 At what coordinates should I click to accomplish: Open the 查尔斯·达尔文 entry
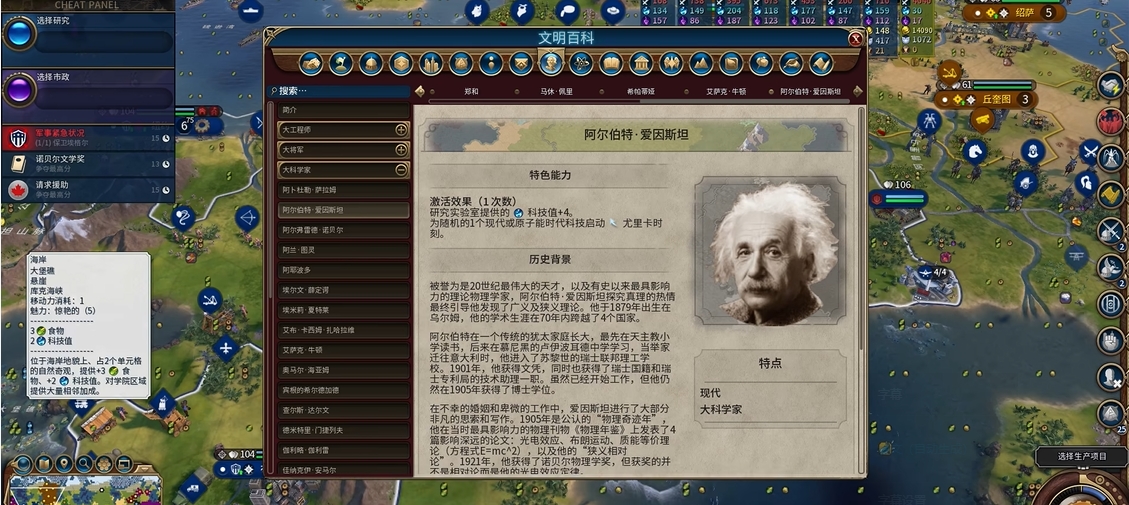coord(343,410)
